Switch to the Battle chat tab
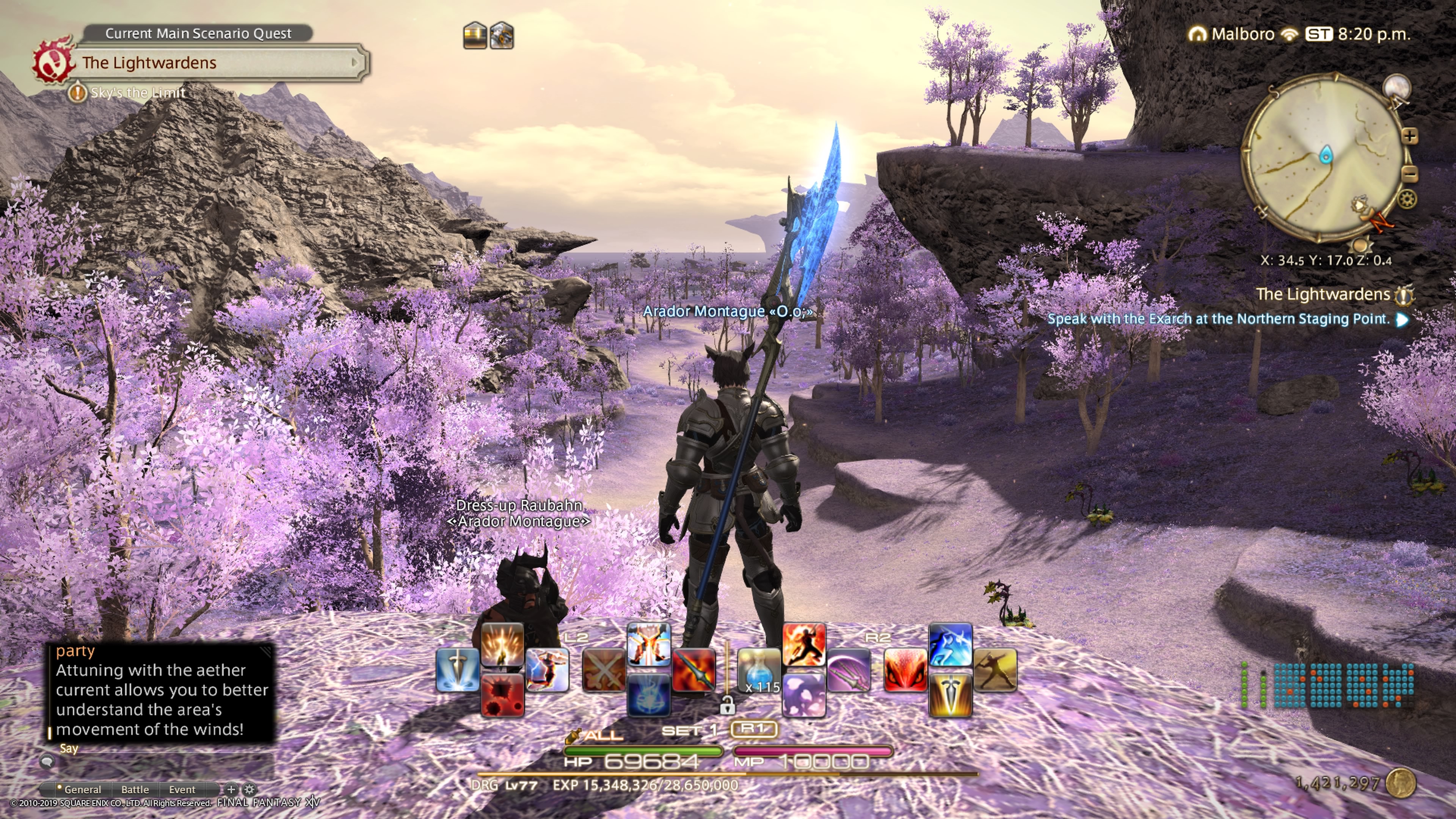This screenshot has height=819, width=1456. [x=135, y=789]
